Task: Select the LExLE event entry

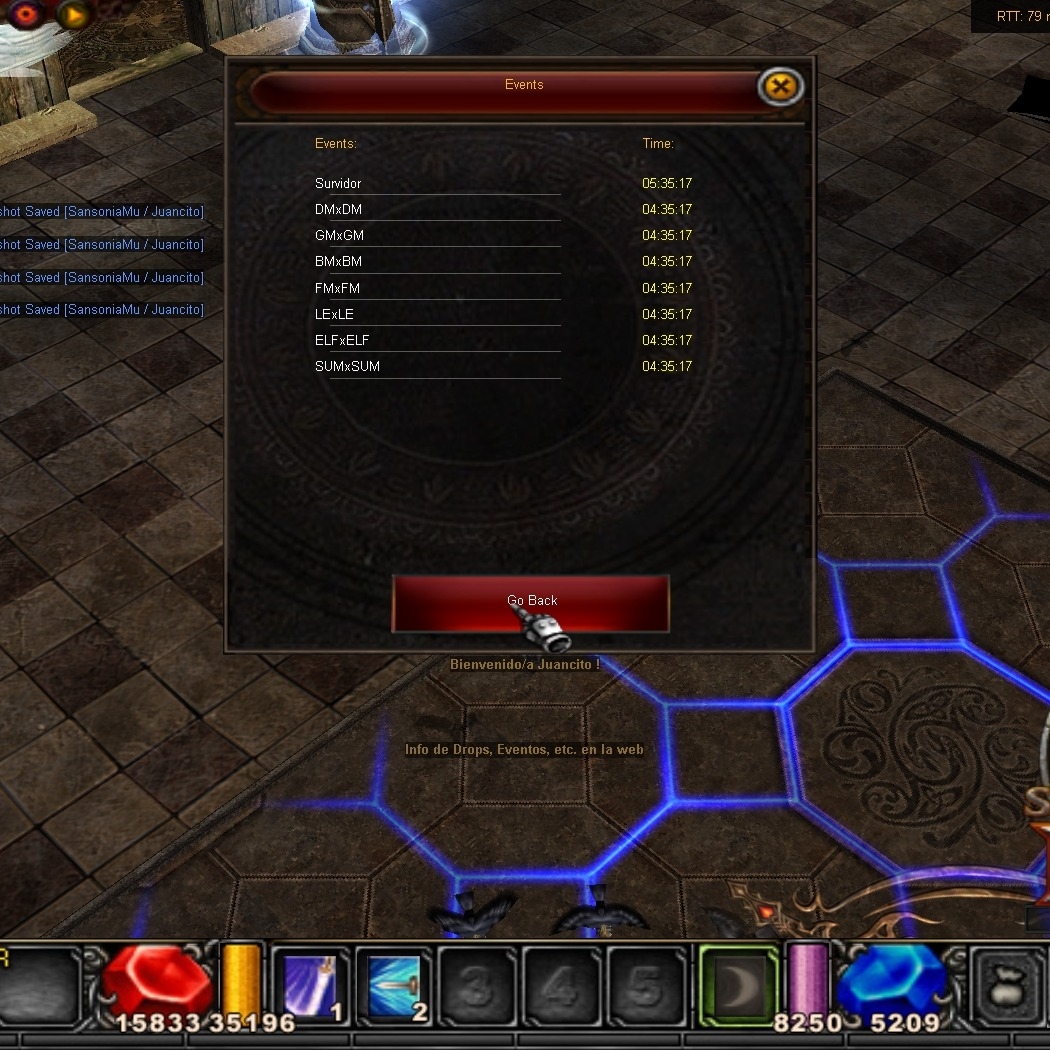Action: (x=334, y=315)
